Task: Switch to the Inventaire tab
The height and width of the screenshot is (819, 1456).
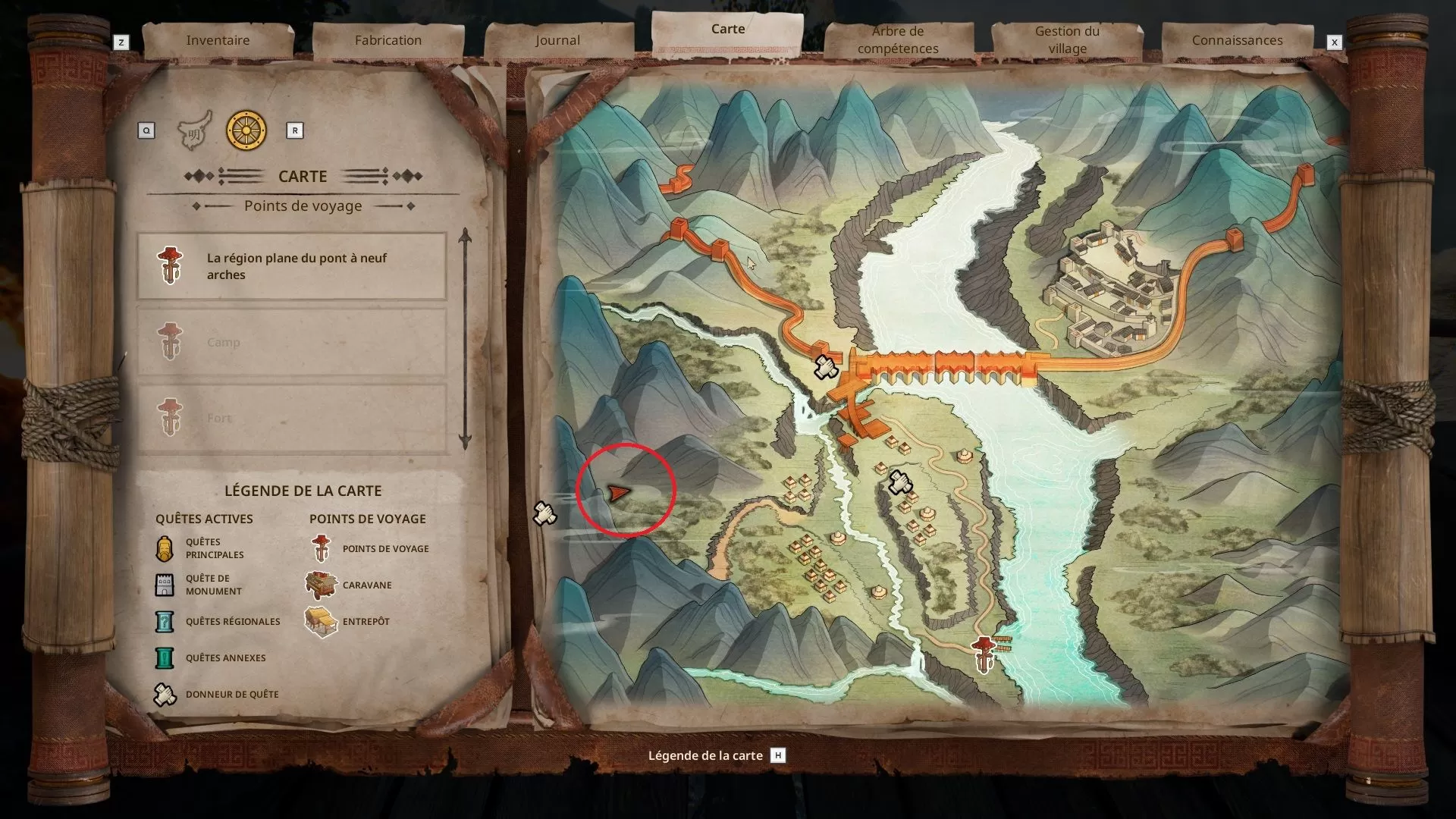Action: 218,40
